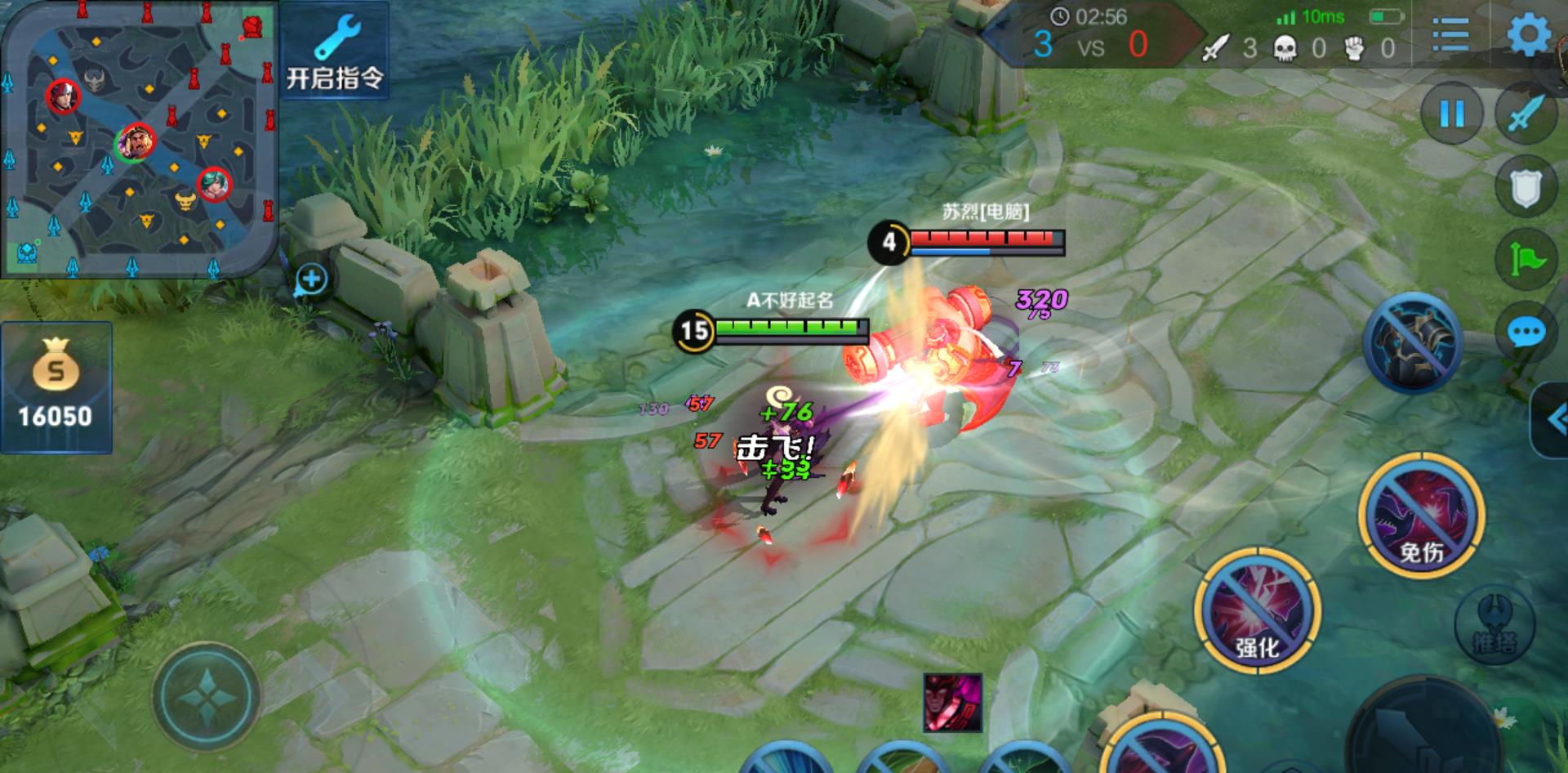Click the blue plus button beside the minimap
Viewport: 1568px width, 773px height.
point(311,279)
